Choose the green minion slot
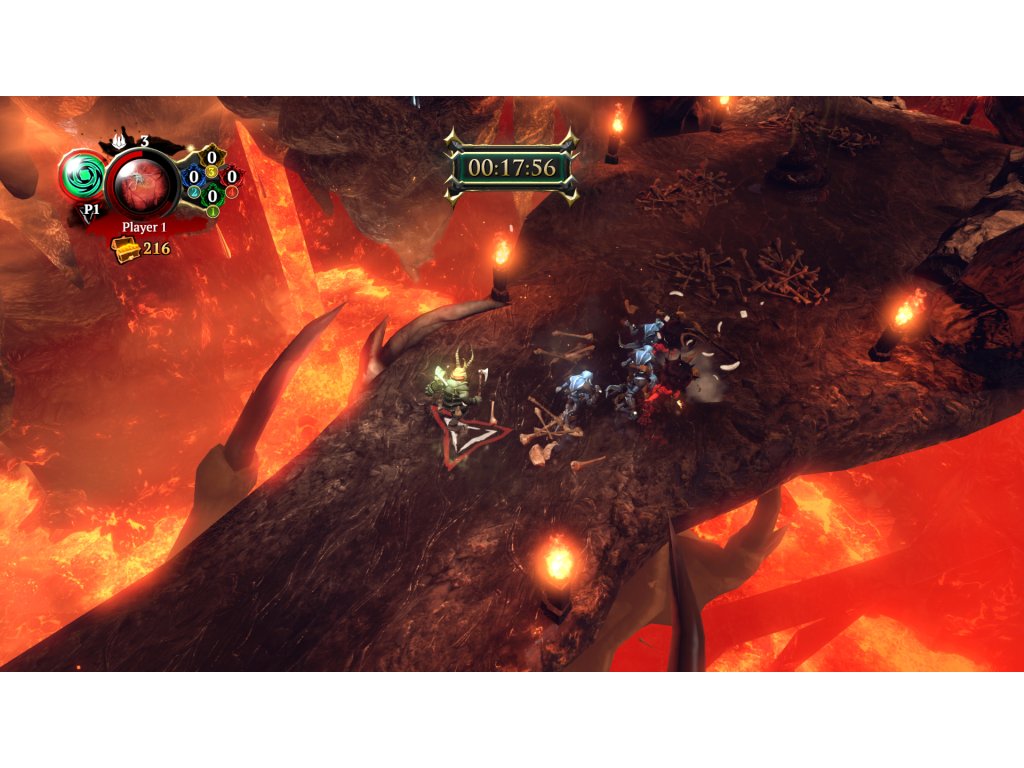The height and width of the screenshot is (768, 1024). tap(212, 197)
